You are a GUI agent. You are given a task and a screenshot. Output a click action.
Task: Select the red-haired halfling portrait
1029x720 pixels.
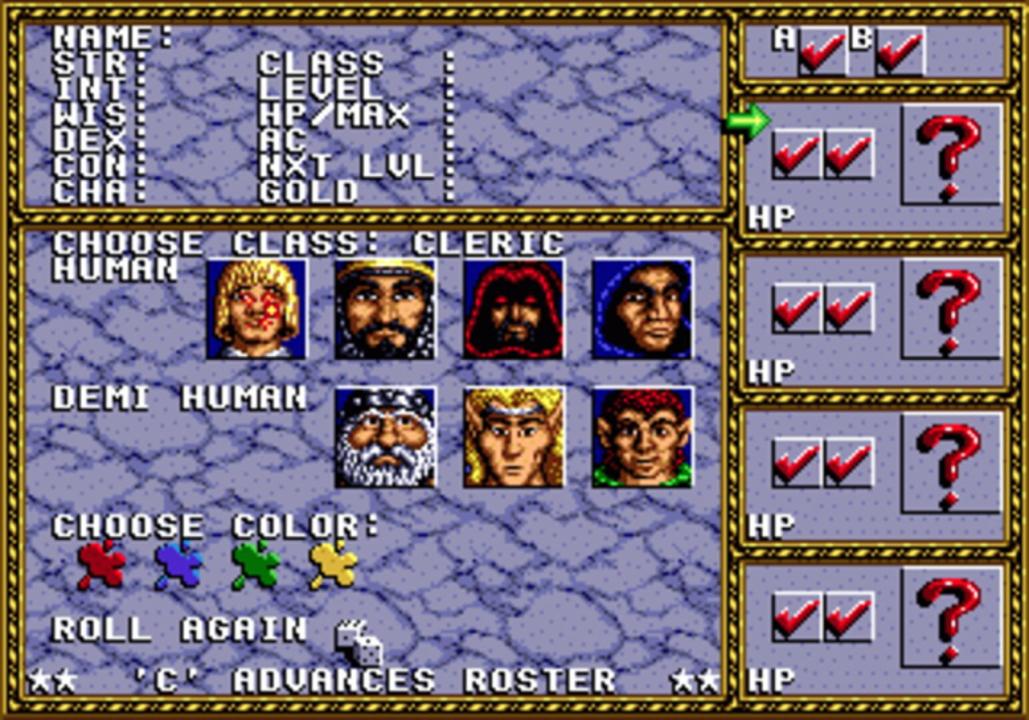pyautogui.click(x=642, y=437)
